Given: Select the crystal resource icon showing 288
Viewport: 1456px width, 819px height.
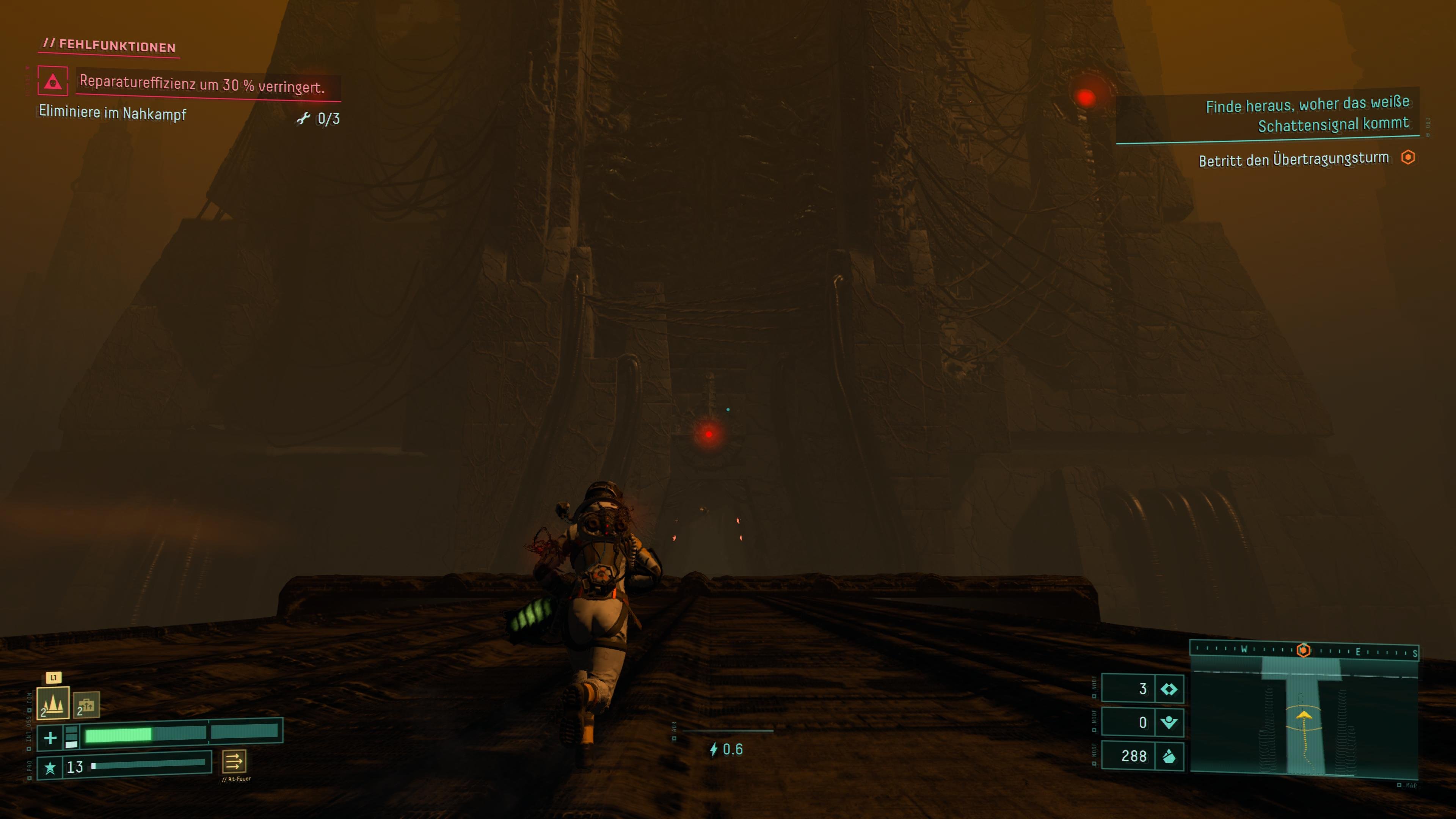Looking at the screenshot, I should pyautogui.click(x=1168, y=756).
